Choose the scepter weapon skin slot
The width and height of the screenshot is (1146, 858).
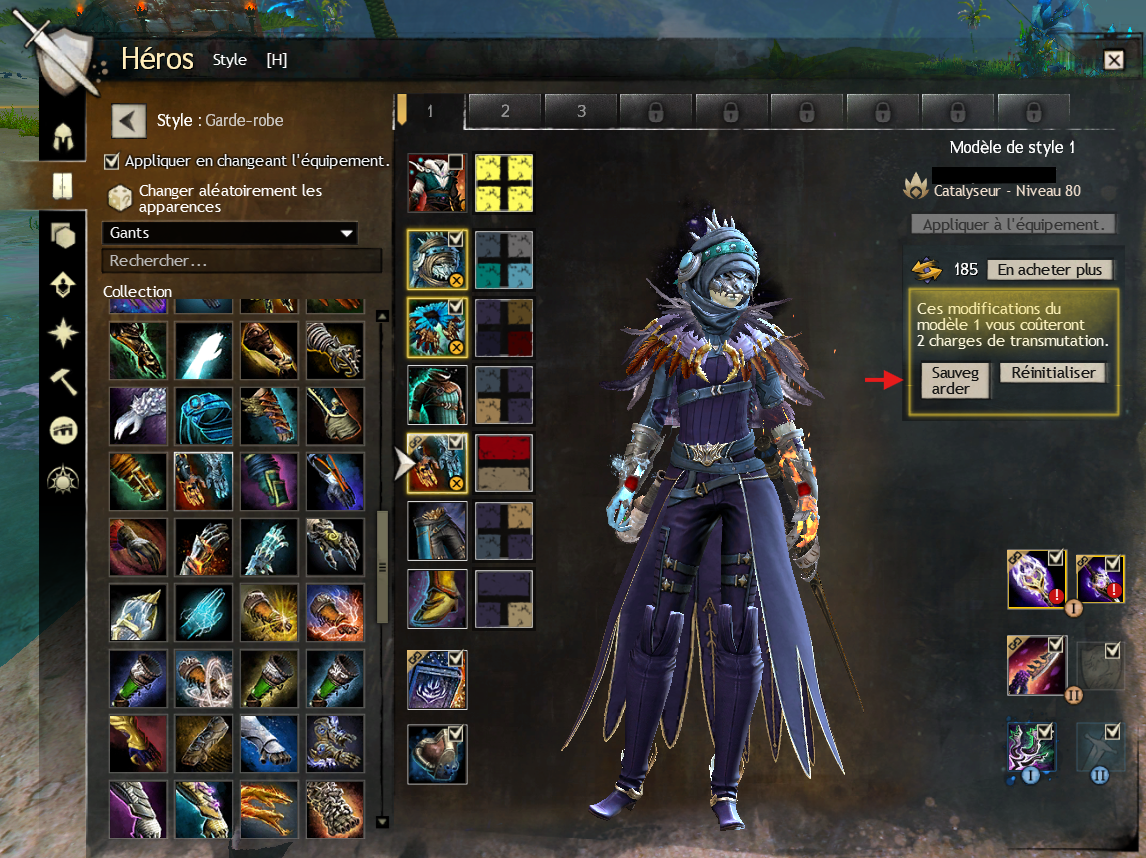pos(1036,580)
